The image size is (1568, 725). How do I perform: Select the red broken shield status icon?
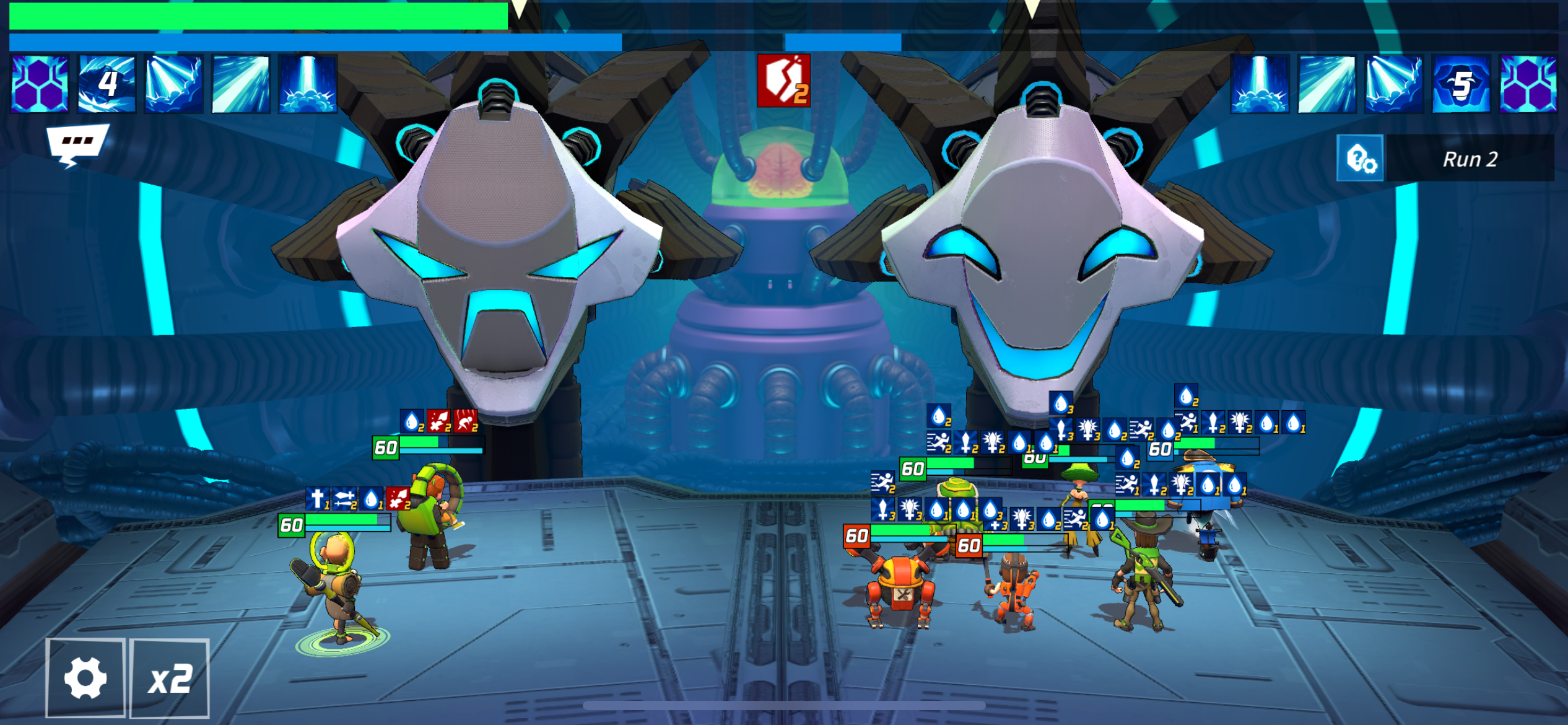(783, 81)
